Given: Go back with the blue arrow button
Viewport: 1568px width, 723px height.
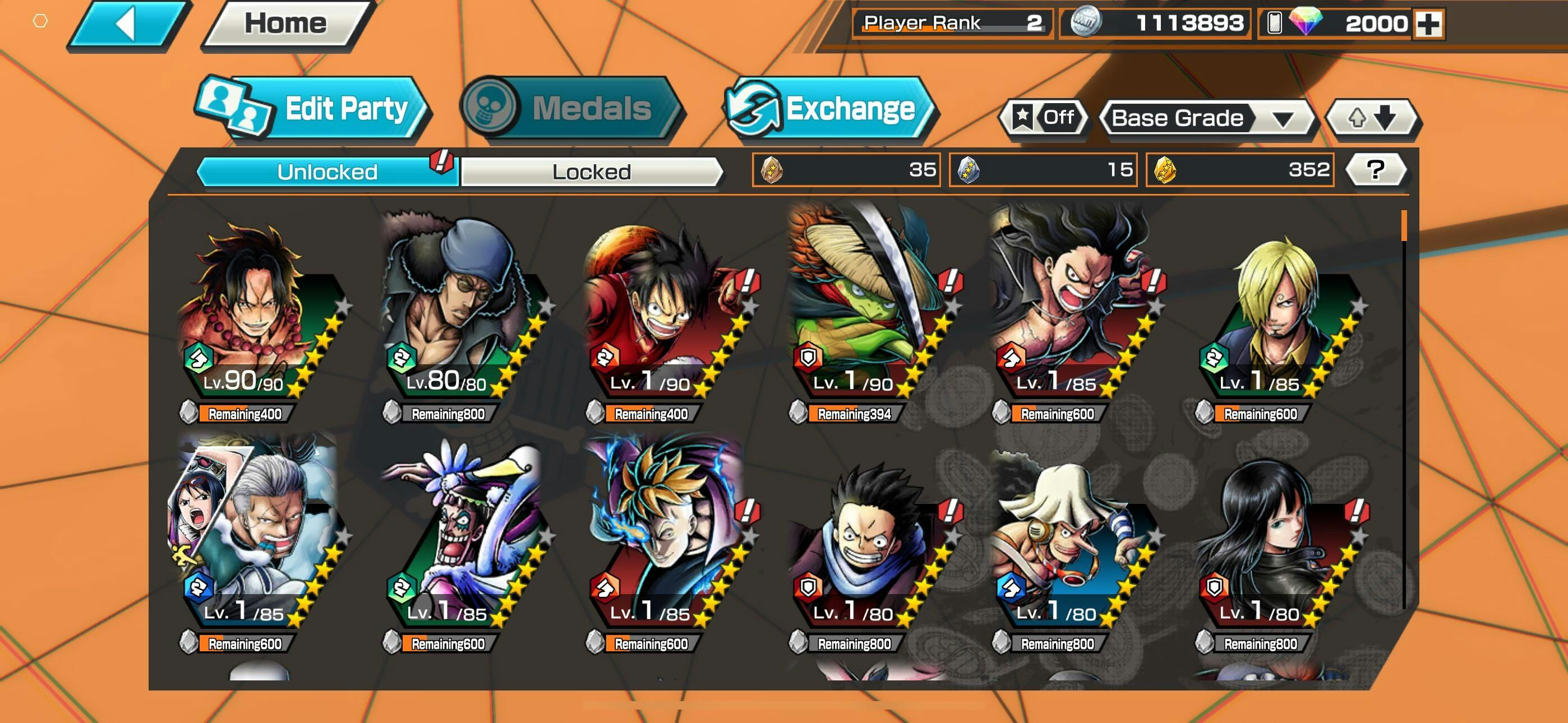Looking at the screenshot, I should point(128,25).
